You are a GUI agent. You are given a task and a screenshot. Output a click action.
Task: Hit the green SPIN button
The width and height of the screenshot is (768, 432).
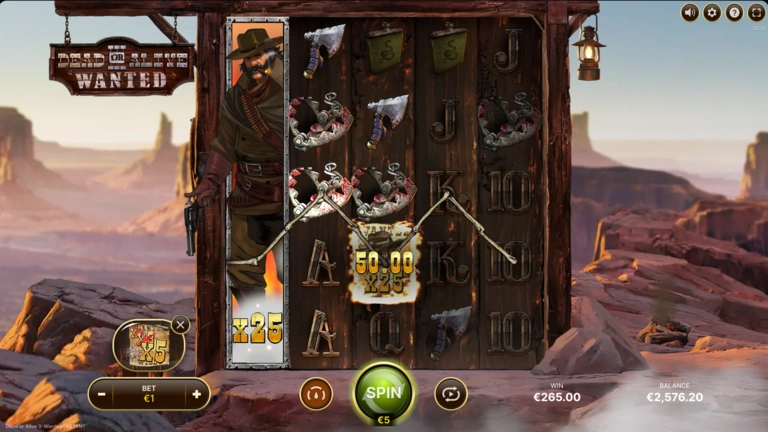click(x=383, y=391)
